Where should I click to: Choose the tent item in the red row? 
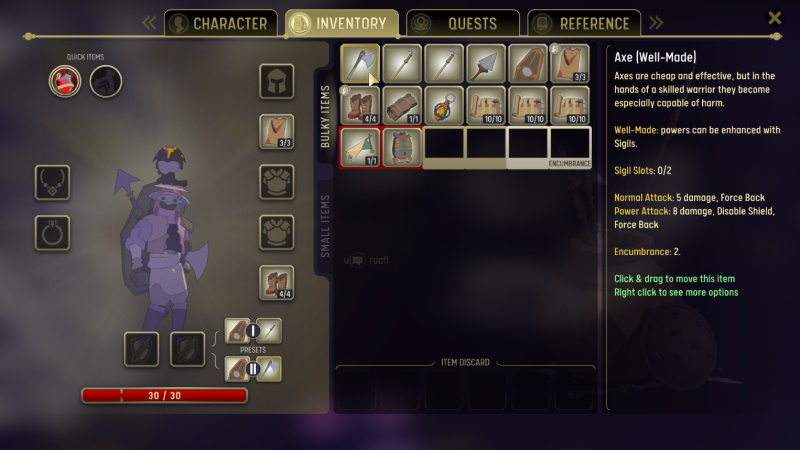[x=360, y=146]
